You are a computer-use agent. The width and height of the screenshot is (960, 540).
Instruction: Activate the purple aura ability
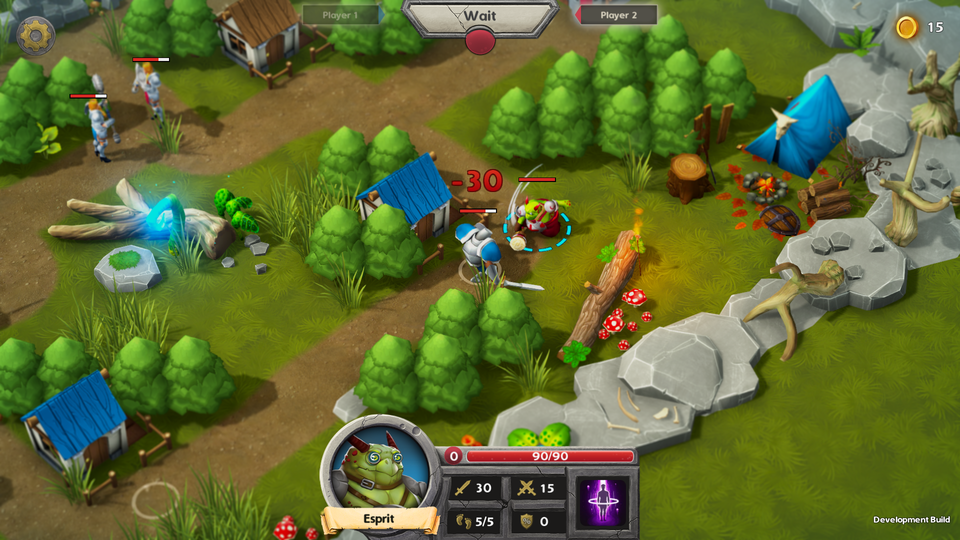[603, 502]
